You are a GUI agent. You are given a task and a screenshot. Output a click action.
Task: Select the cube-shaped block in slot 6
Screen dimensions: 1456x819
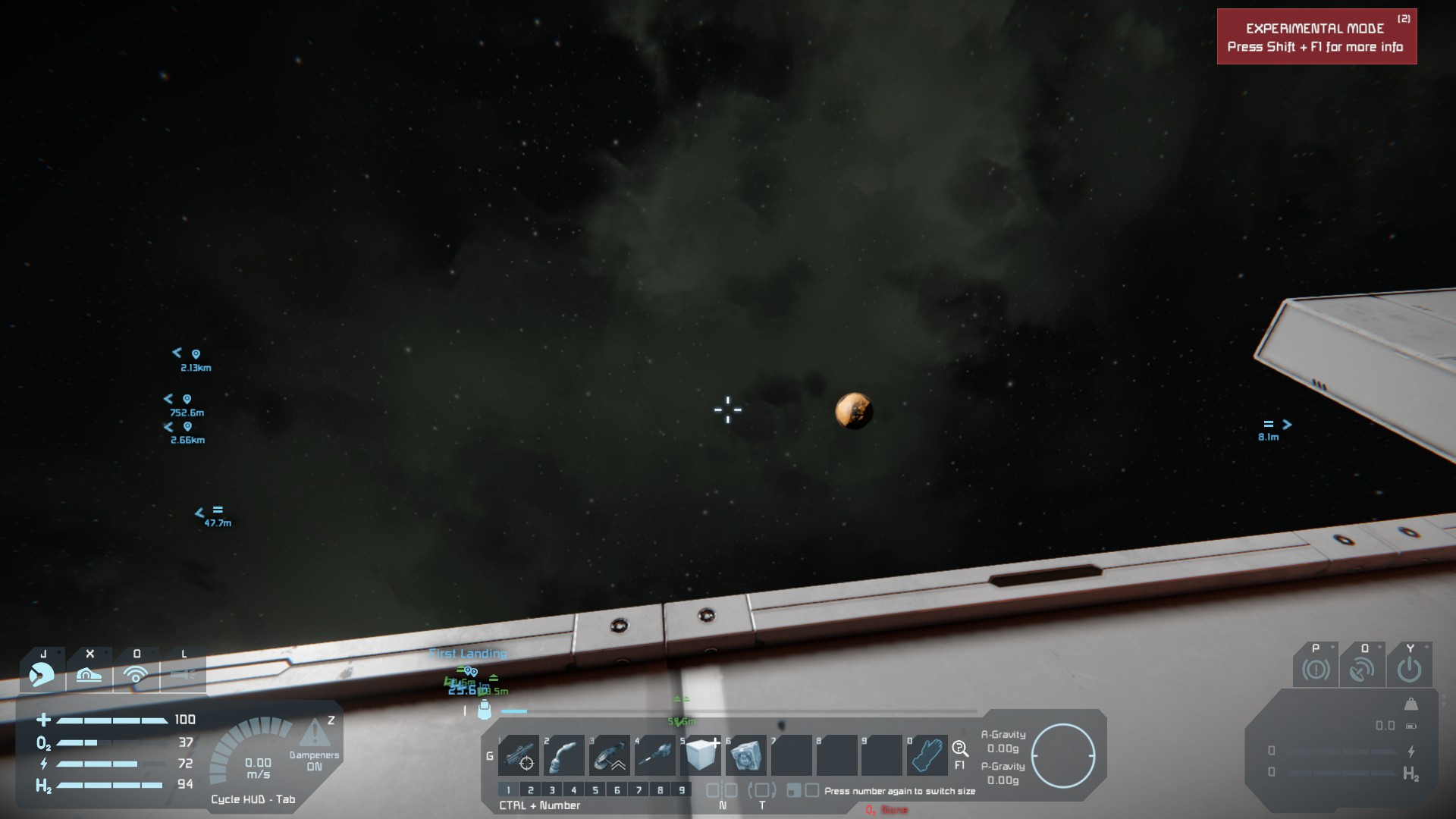745,755
